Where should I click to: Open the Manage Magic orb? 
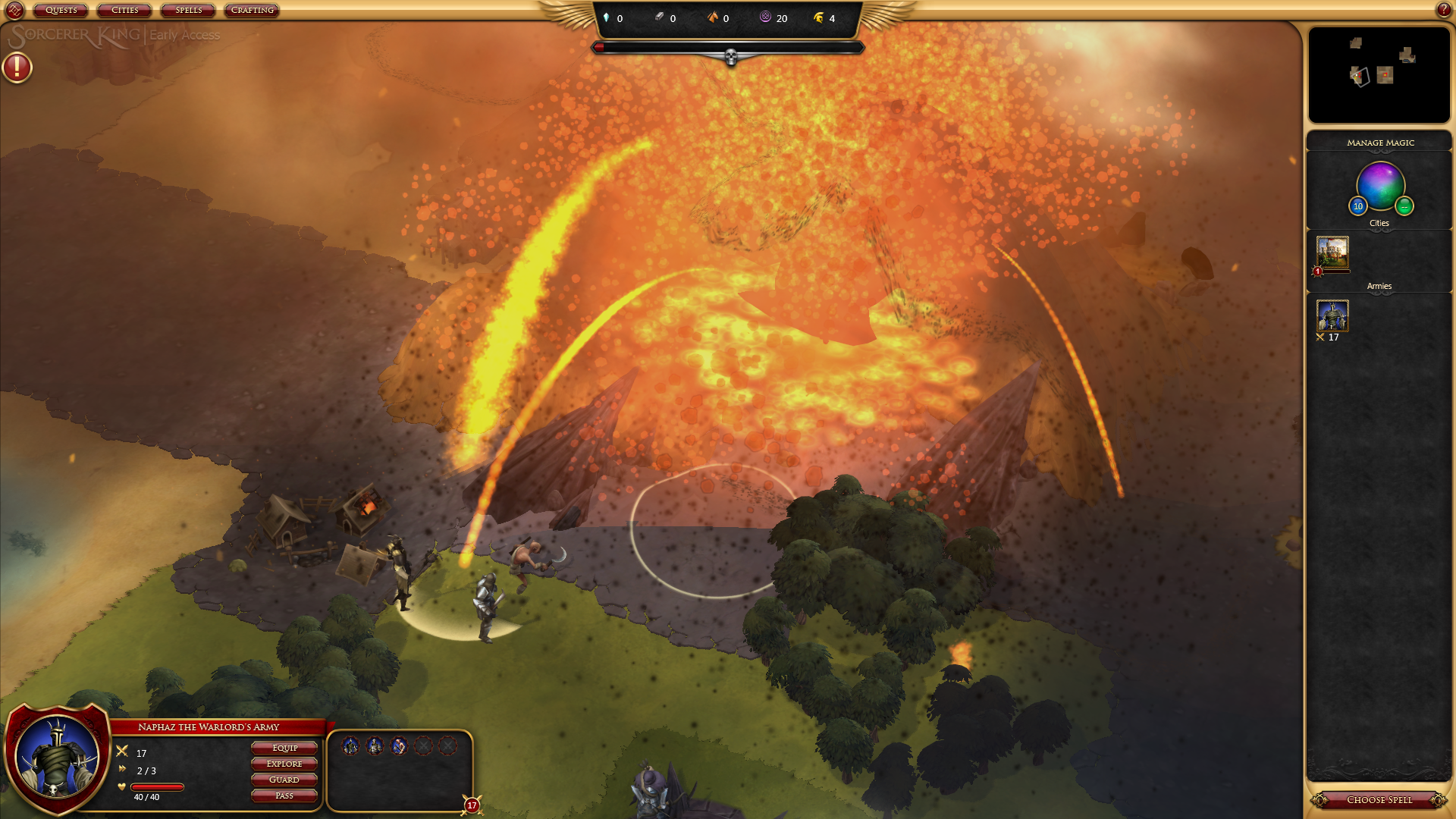click(x=1380, y=186)
